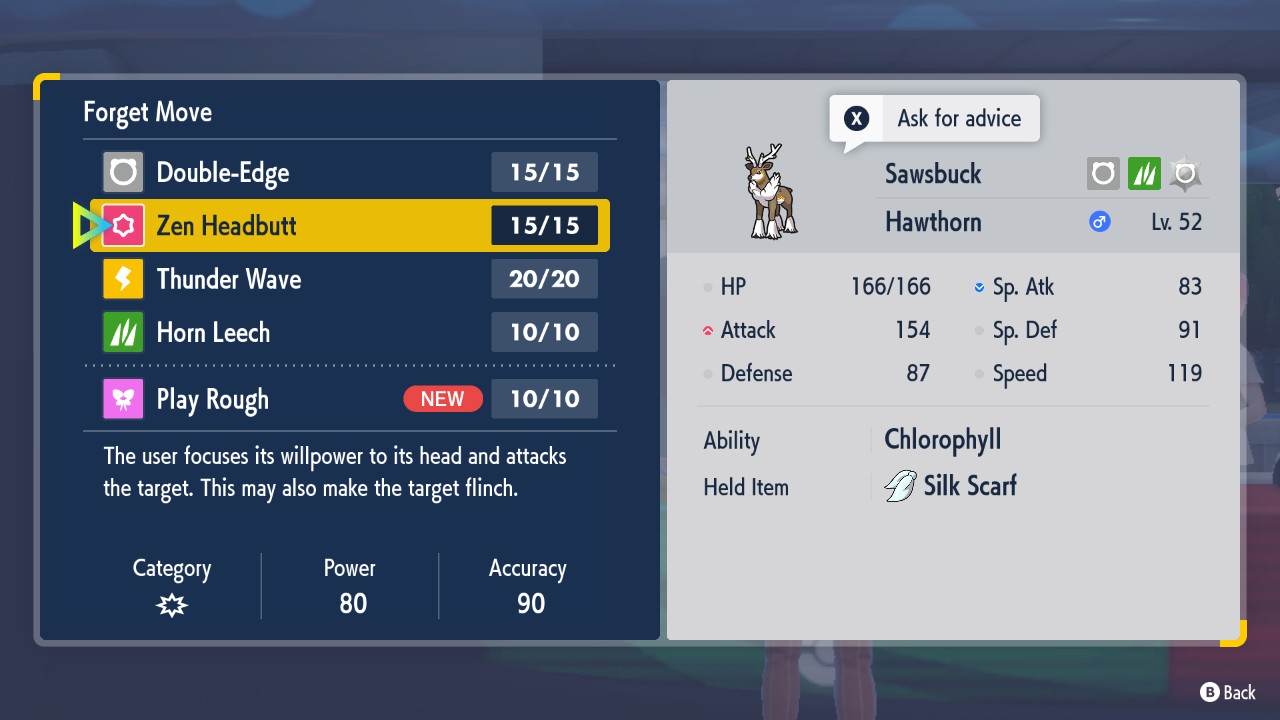Choose the Zen Headbutt move row

pyautogui.click(x=350, y=226)
